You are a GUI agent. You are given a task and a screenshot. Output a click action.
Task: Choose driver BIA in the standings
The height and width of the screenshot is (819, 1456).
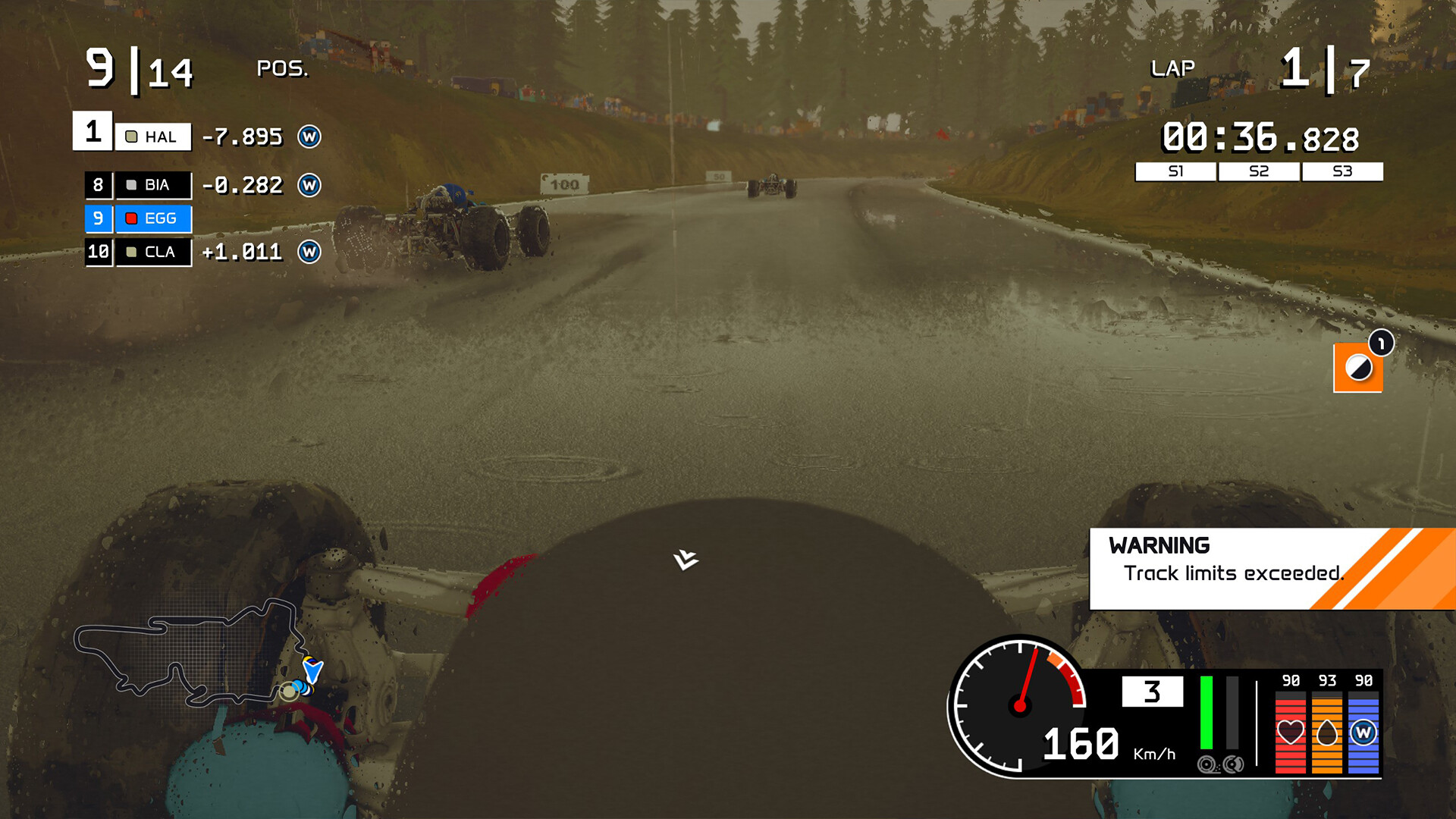click(152, 185)
